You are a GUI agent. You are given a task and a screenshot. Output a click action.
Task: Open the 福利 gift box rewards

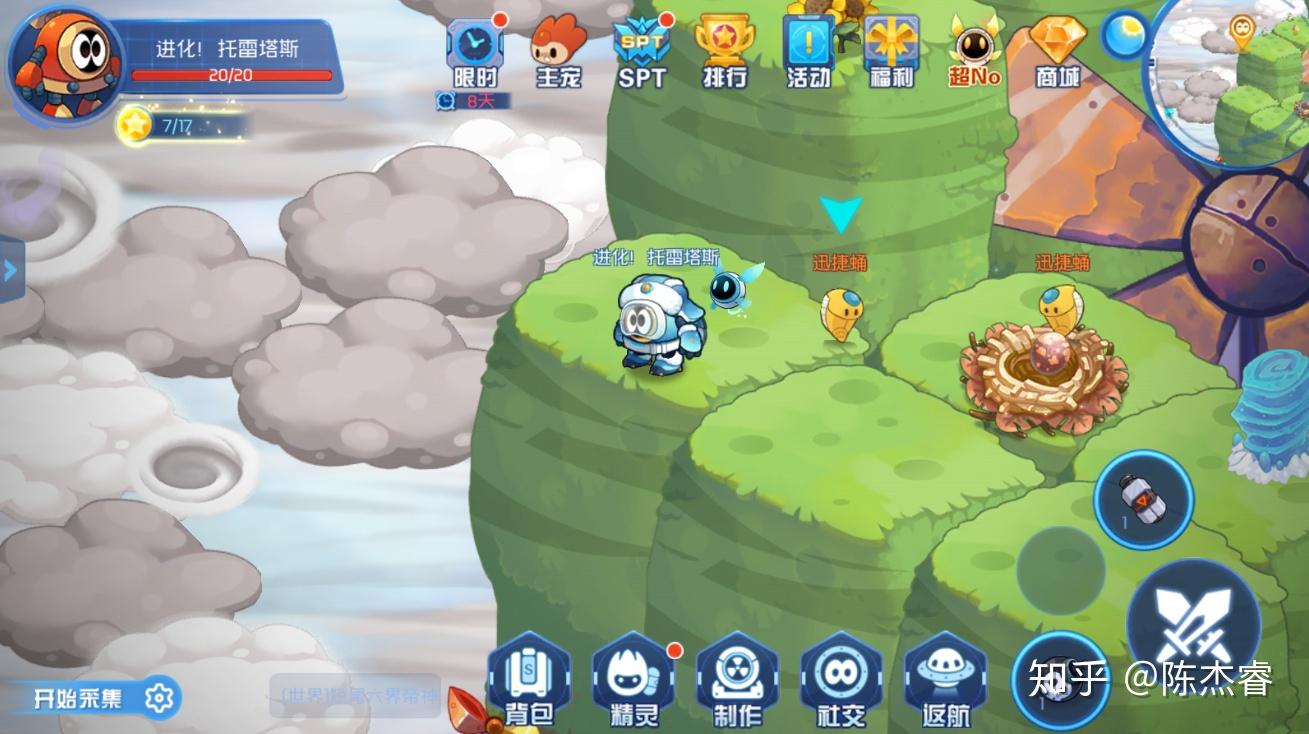pyautogui.click(x=891, y=49)
